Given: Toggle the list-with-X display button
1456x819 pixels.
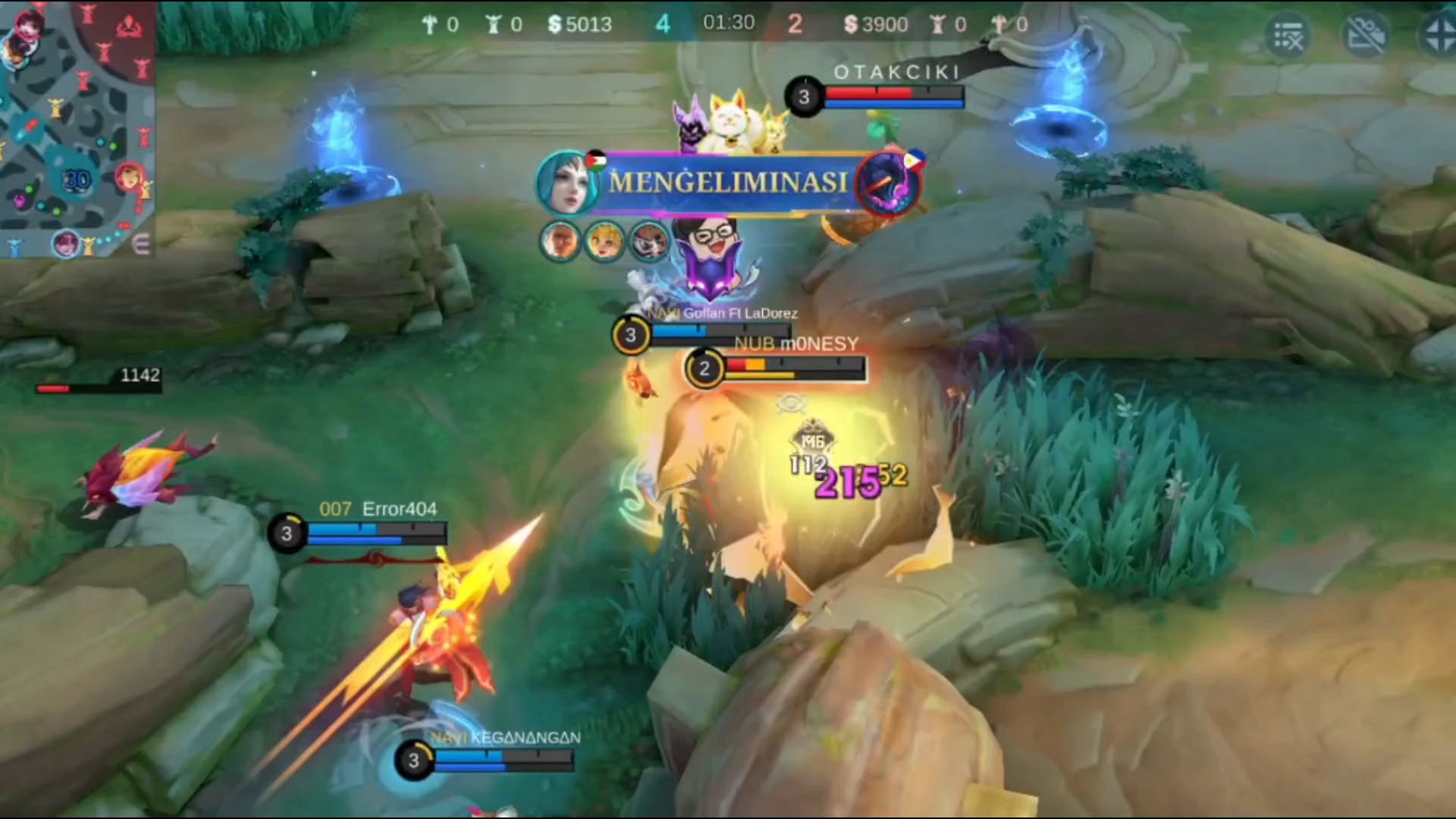Looking at the screenshot, I should click(x=1288, y=35).
